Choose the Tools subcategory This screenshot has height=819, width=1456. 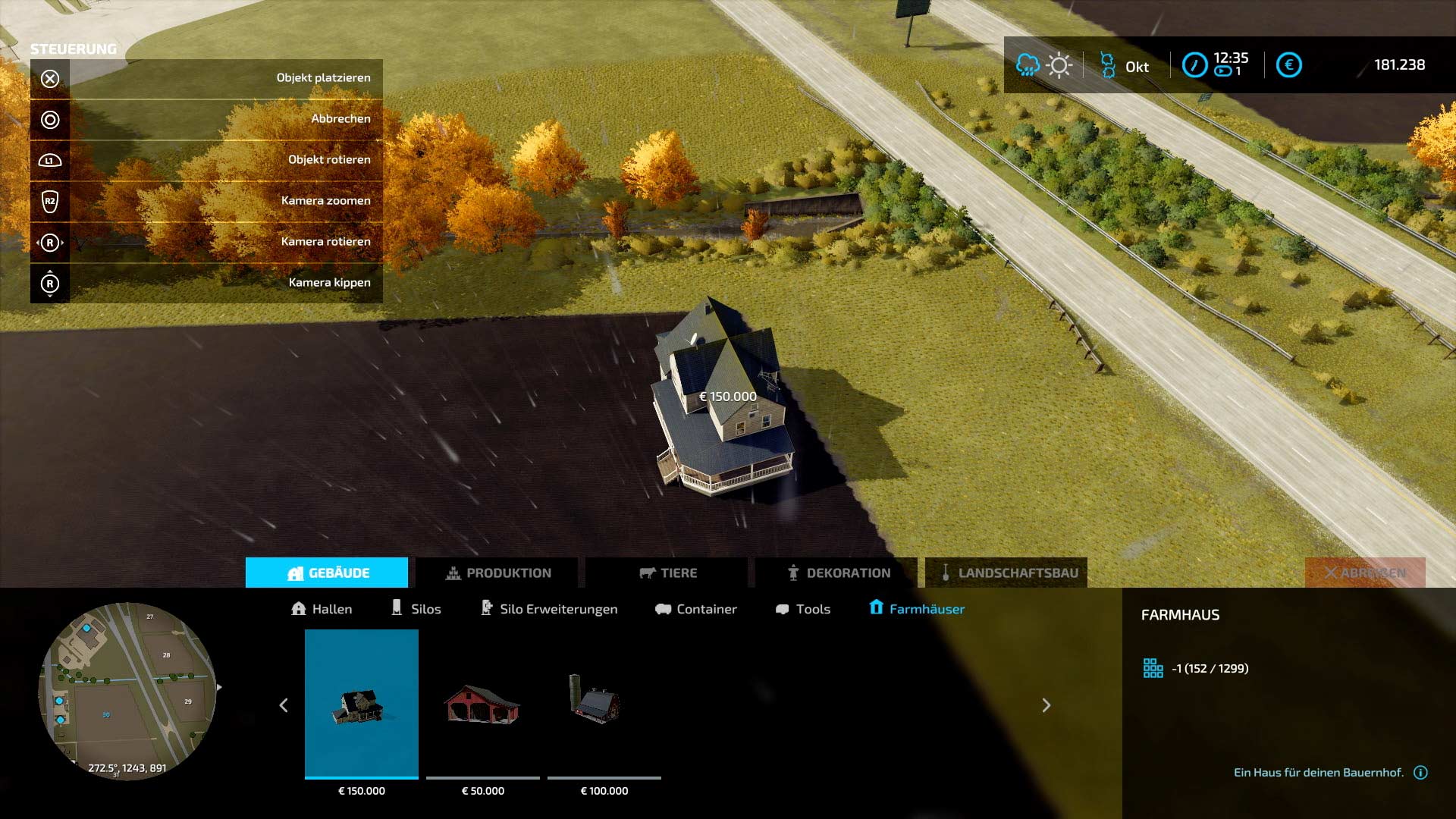coord(803,609)
